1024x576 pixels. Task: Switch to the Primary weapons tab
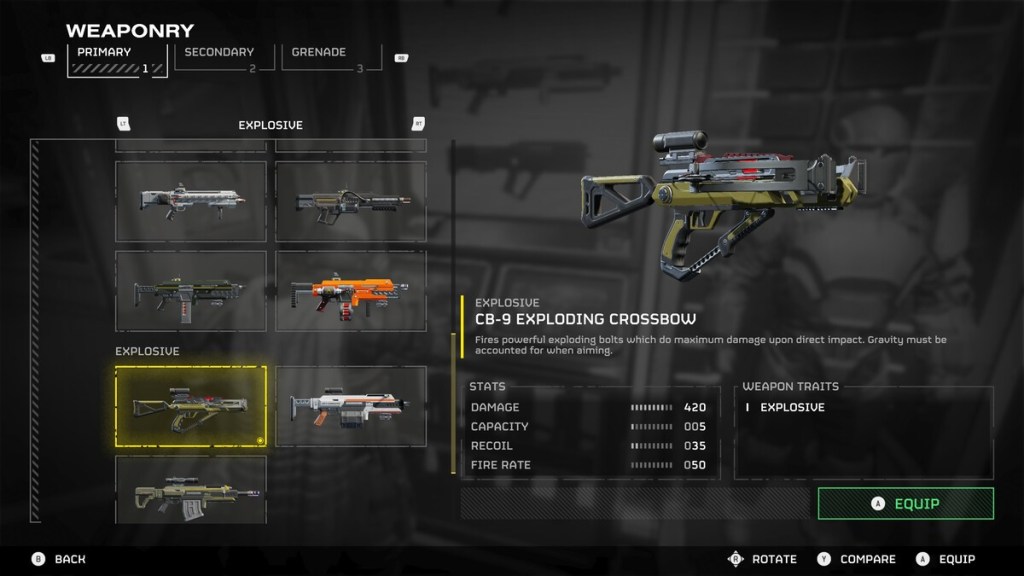click(x=117, y=59)
